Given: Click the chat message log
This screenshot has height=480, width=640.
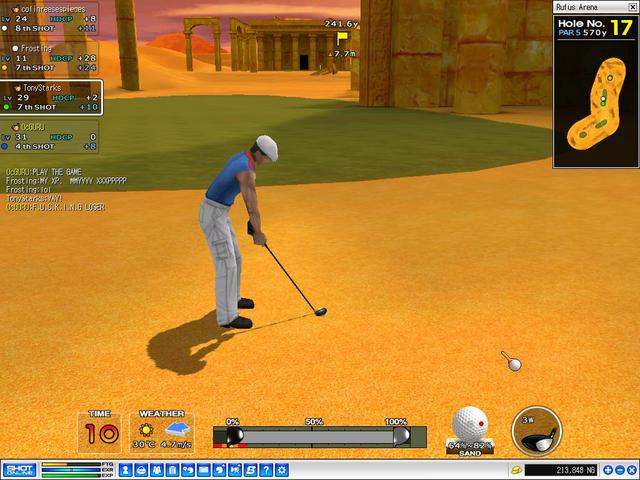Looking at the screenshot, I should 66,189.
